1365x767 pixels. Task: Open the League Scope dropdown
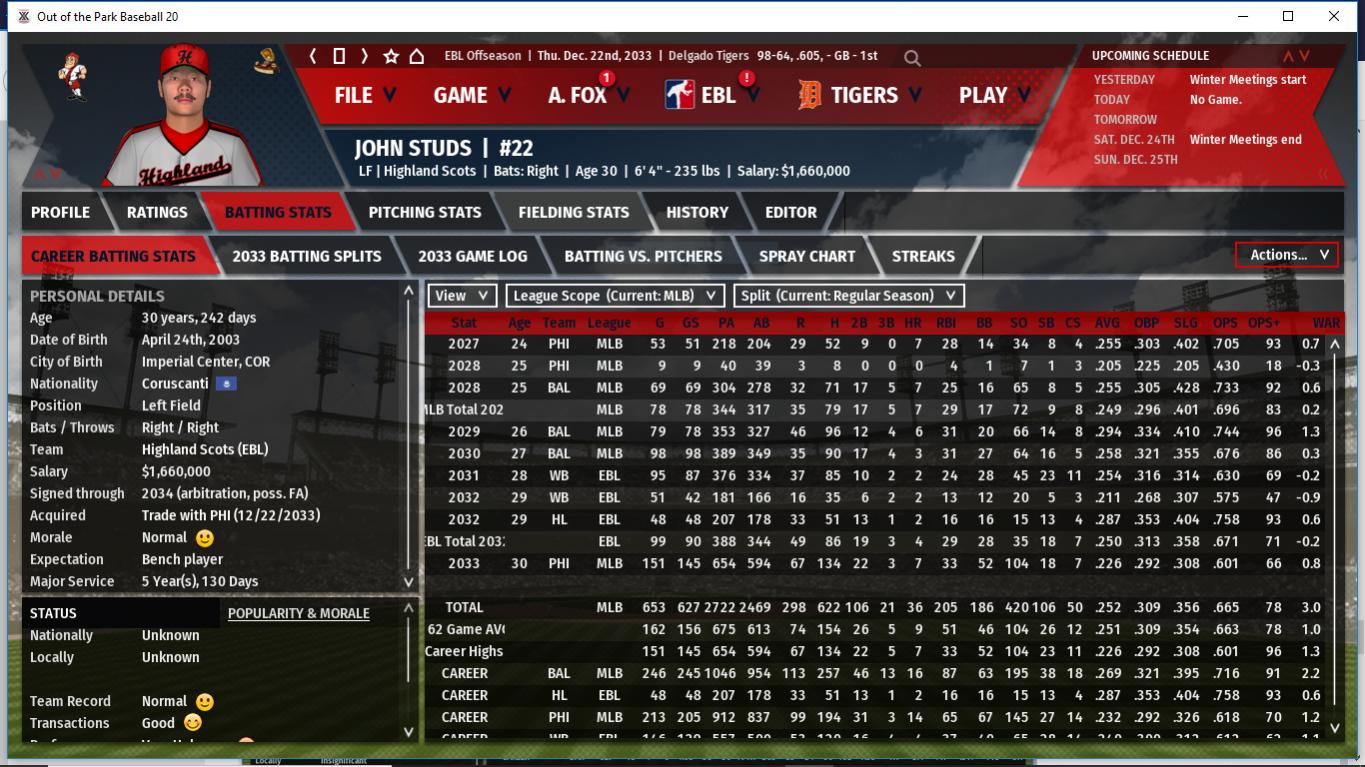tap(615, 295)
